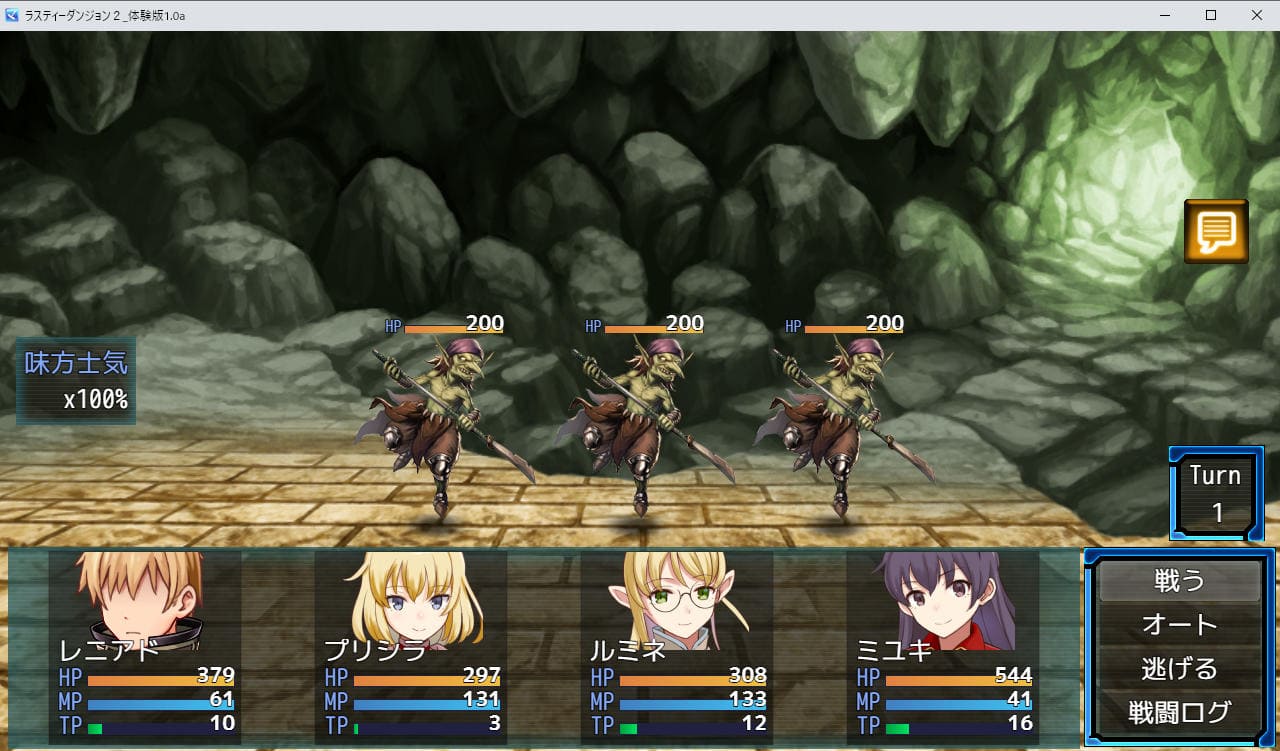Choose the オート battle option
The image size is (1280, 751).
pyautogui.click(x=1179, y=625)
